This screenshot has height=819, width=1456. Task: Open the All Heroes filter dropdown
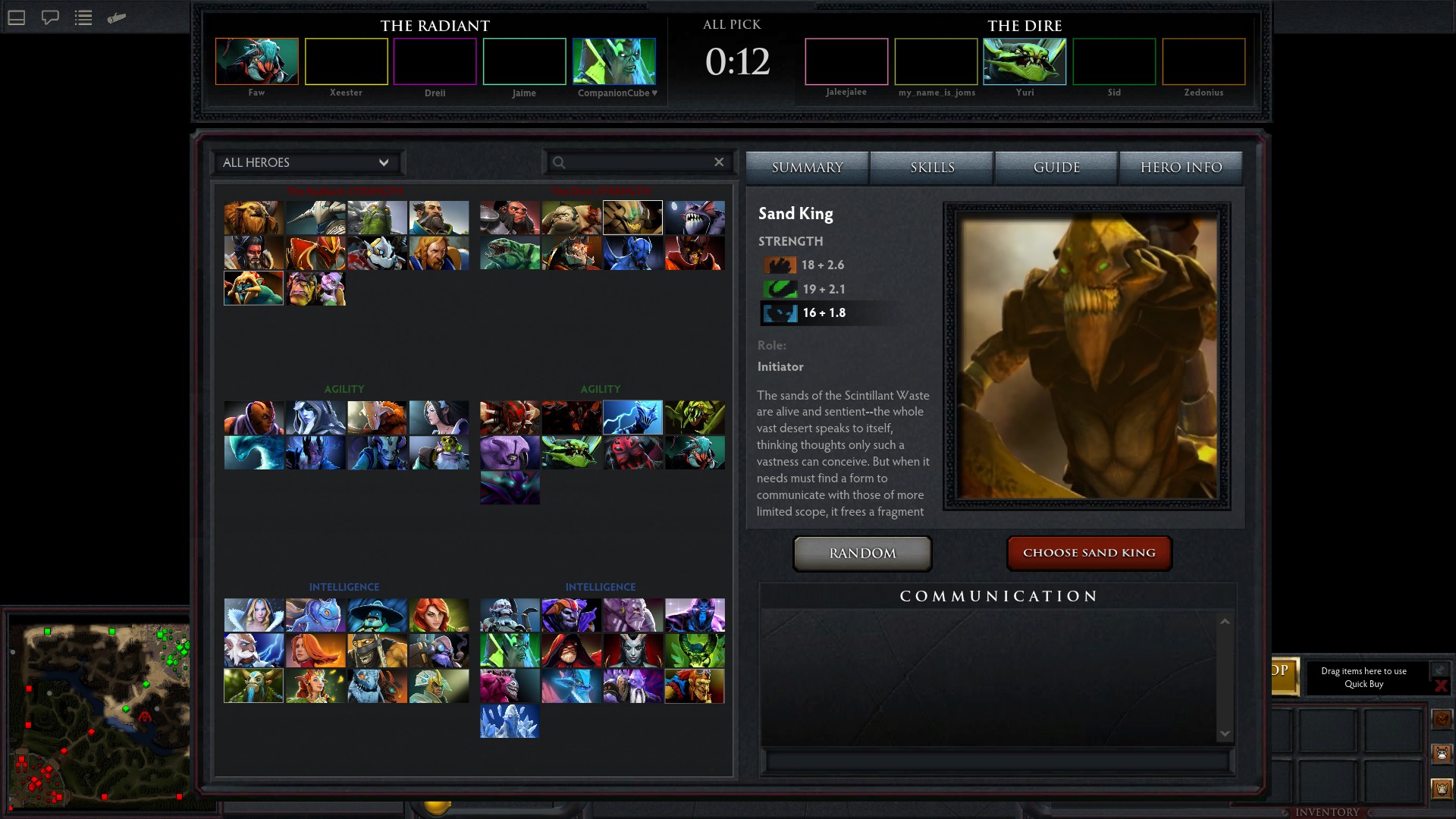pos(306,162)
